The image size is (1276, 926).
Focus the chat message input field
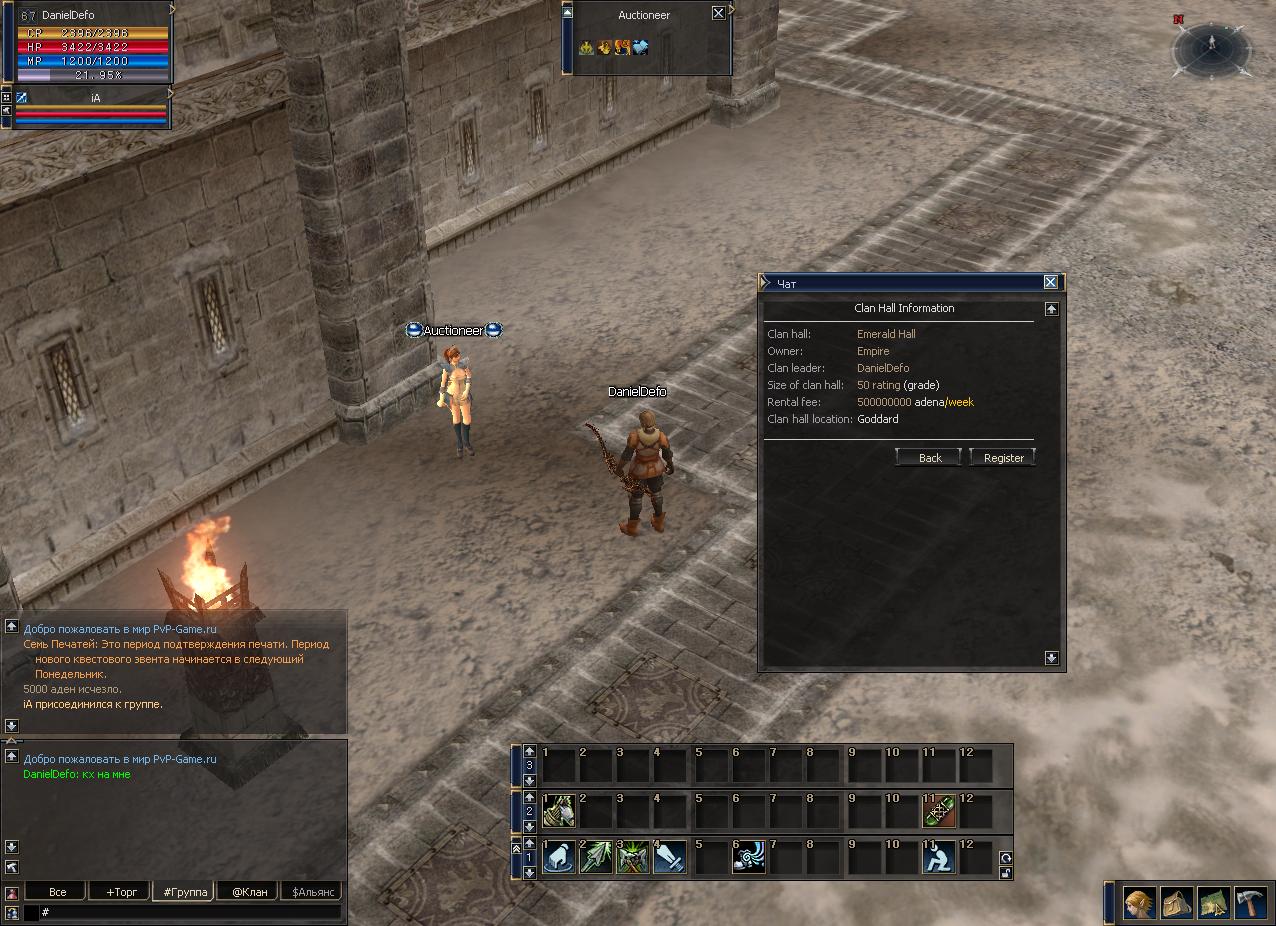(x=190, y=912)
